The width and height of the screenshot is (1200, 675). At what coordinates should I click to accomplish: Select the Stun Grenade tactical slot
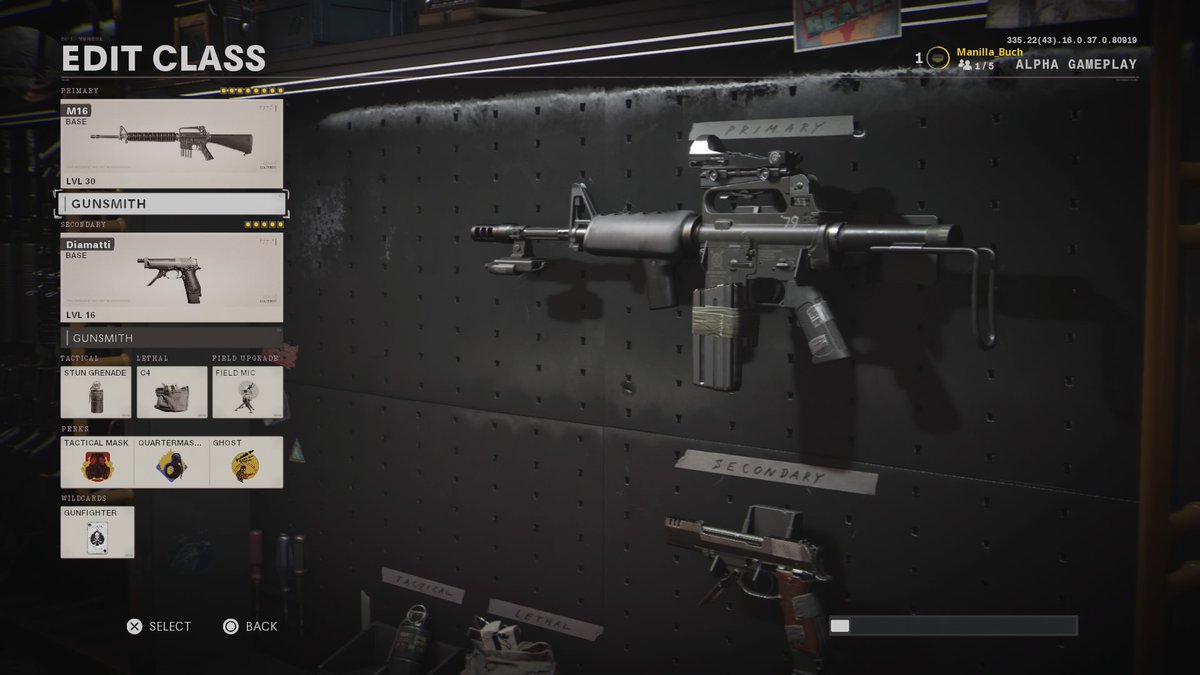coord(96,392)
